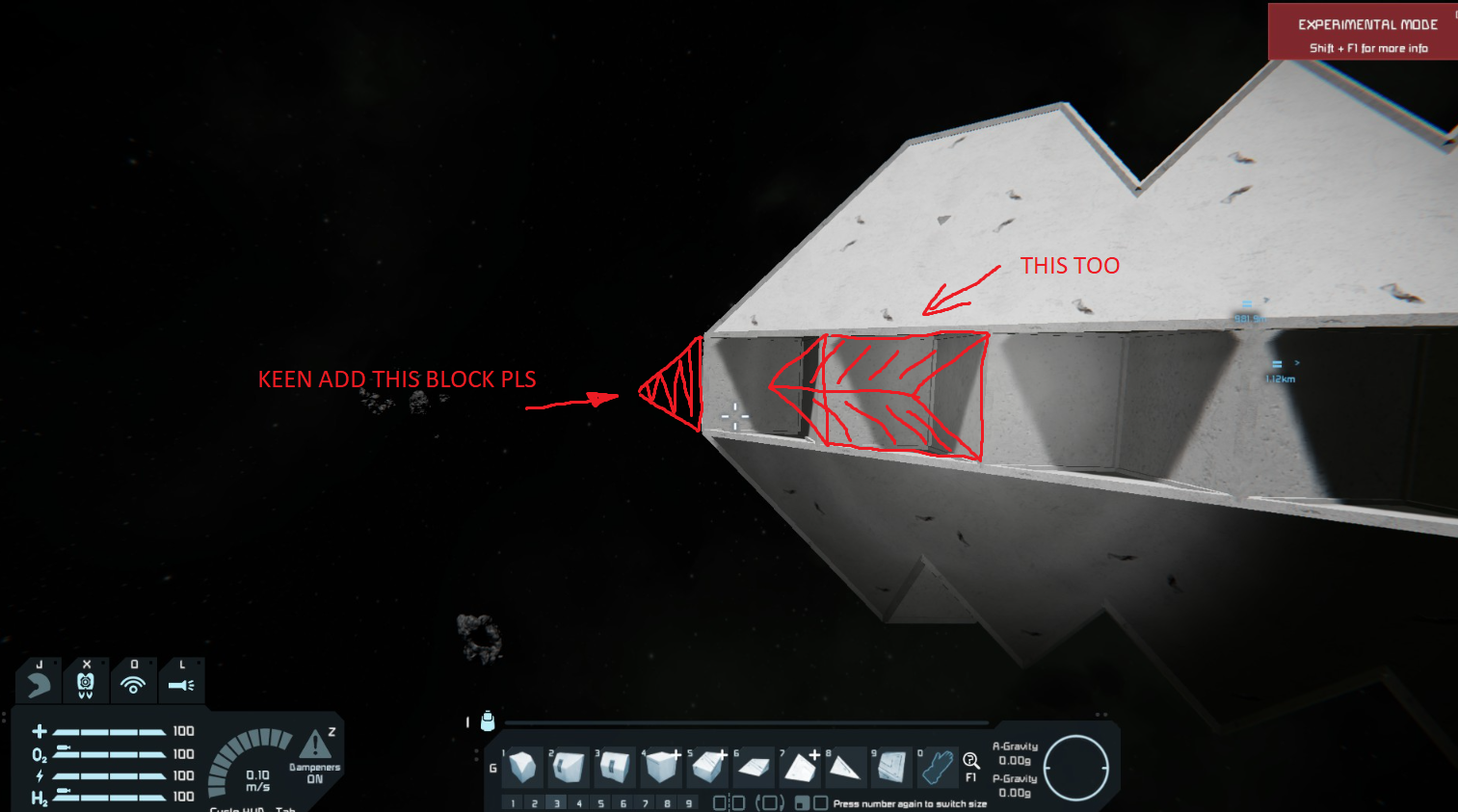
Task: Switch to toolbar page 9
Action: 689,803
